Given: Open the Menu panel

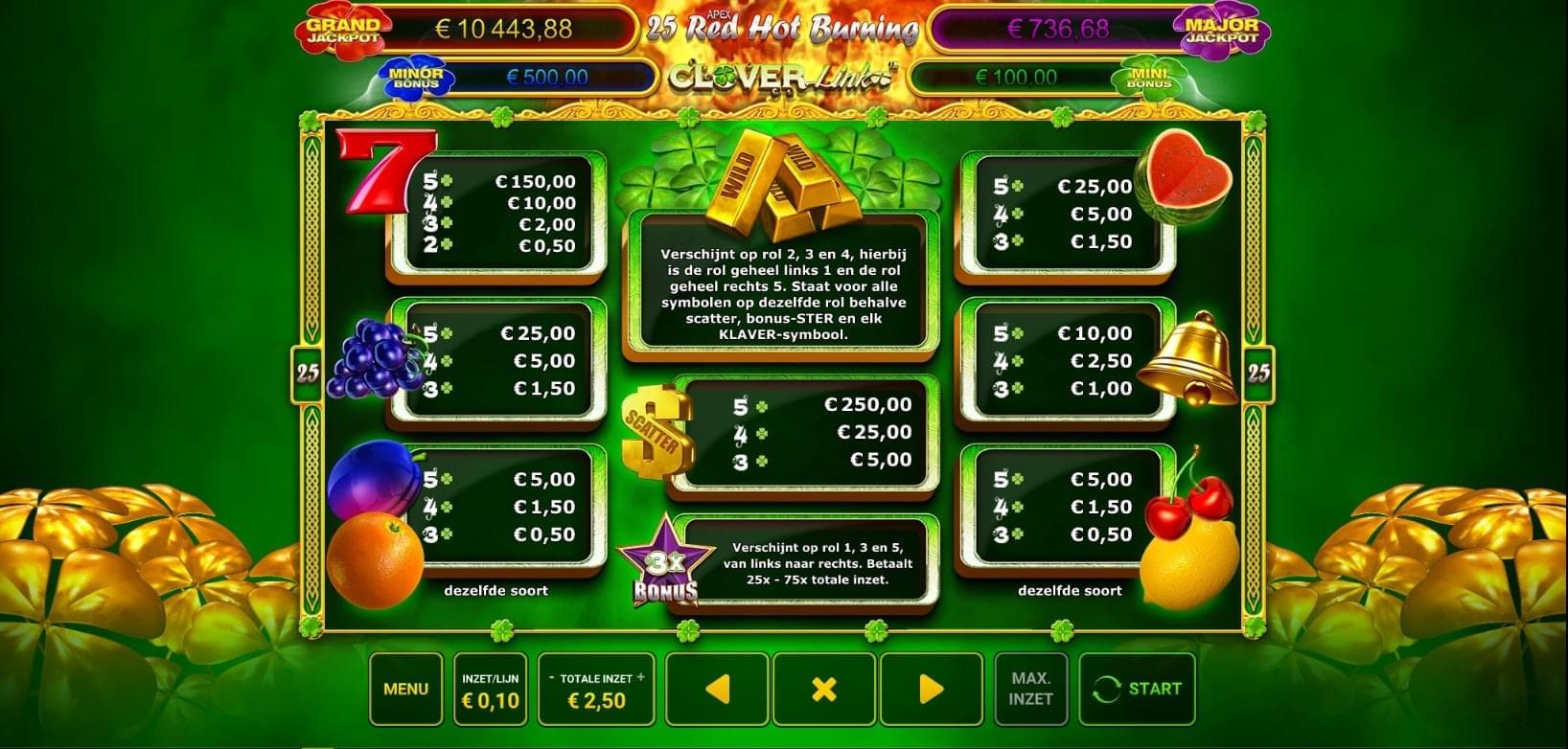Looking at the screenshot, I should [405, 687].
